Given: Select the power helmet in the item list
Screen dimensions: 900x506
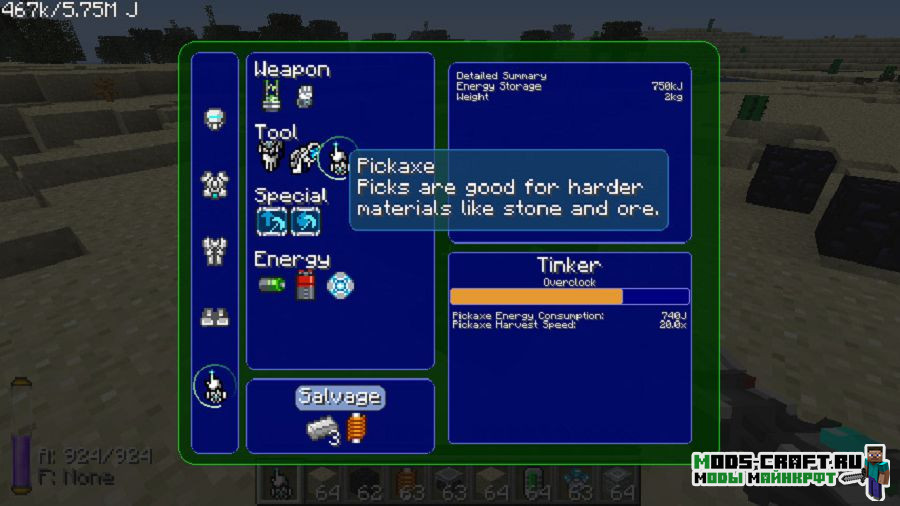Looking at the screenshot, I should point(215,119).
